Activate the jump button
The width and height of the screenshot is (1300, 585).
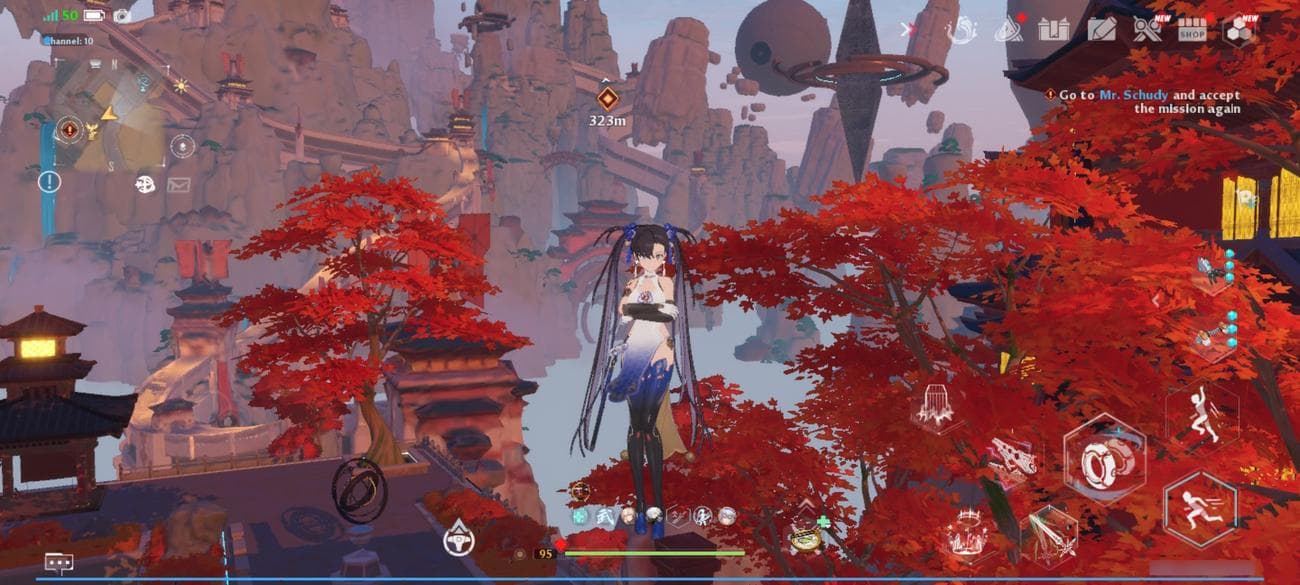point(1201,415)
